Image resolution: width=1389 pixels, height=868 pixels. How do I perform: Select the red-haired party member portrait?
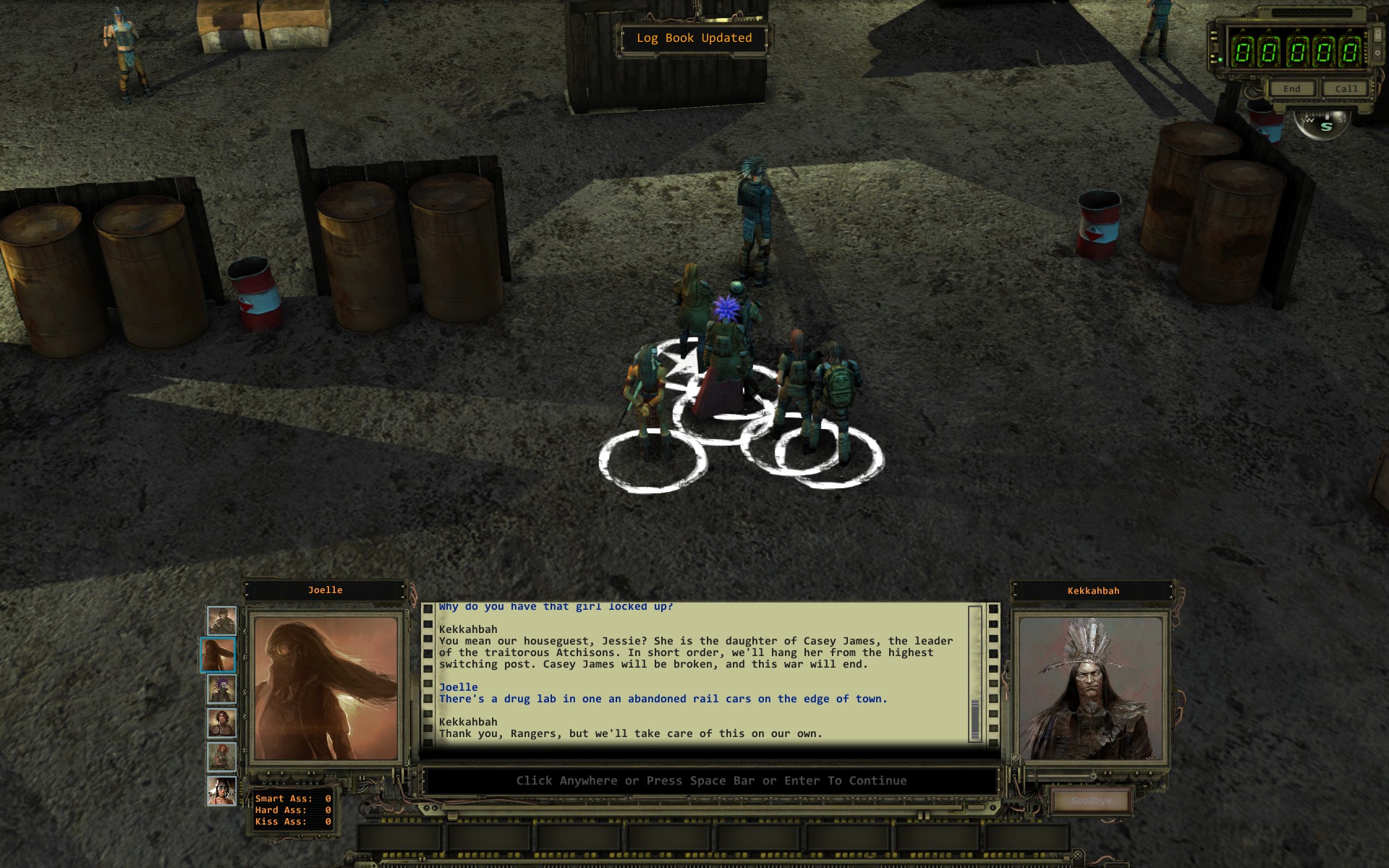221,757
